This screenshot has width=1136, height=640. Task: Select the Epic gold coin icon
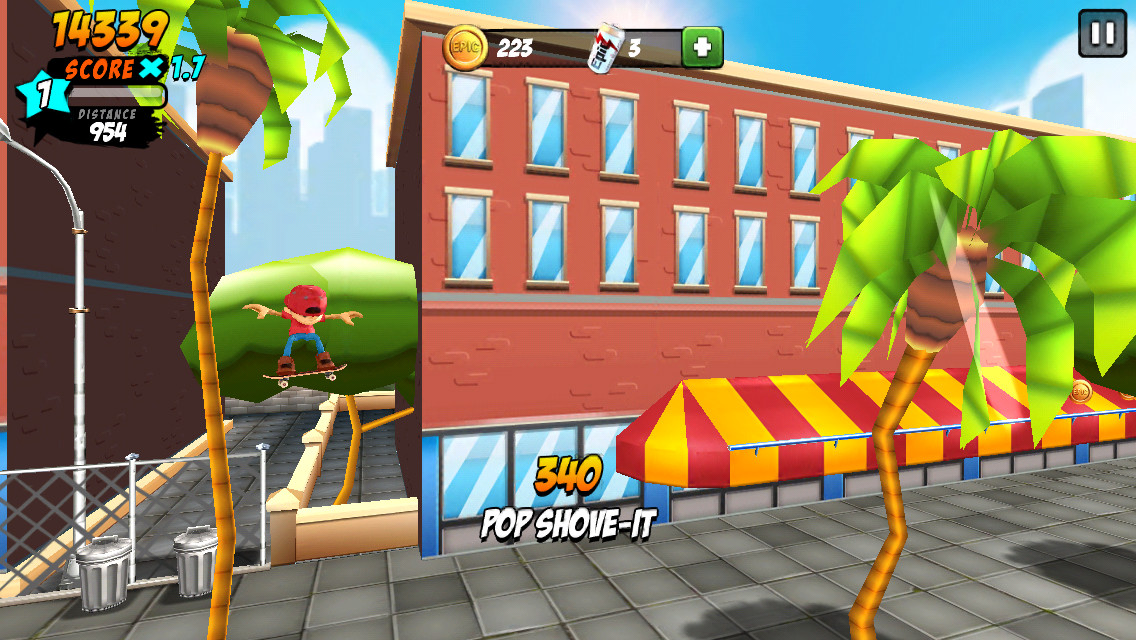[x=466, y=47]
